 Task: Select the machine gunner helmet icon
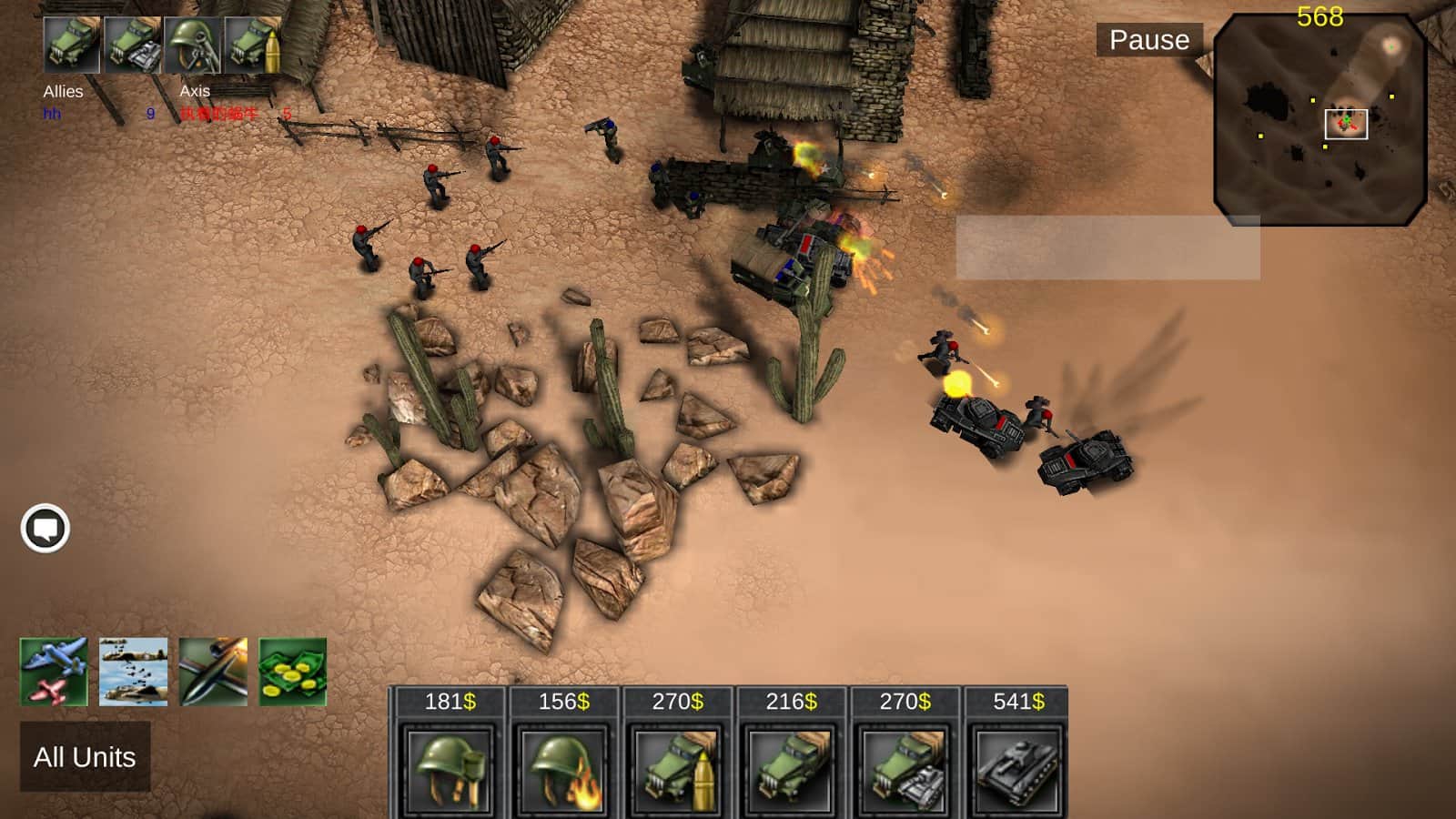pyautogui.click(x=193, y=45)
